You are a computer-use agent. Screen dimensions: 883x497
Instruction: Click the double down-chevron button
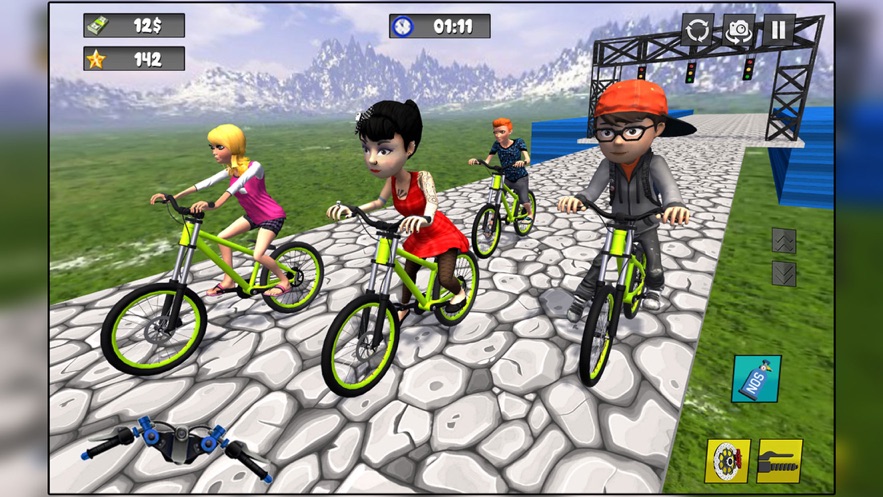pyautogui.click(x=784, y=273)
